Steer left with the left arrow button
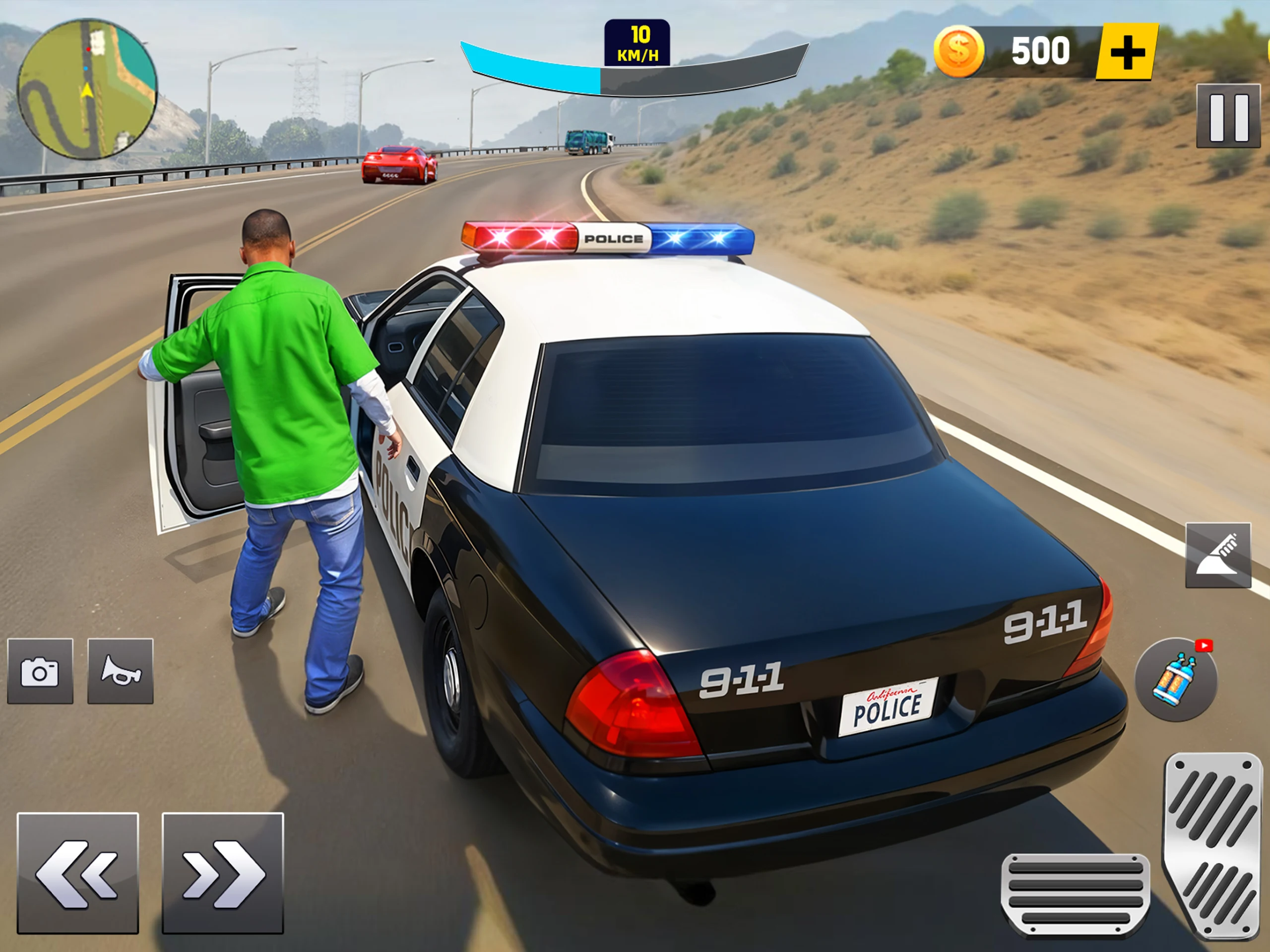 tap(78, 873)
